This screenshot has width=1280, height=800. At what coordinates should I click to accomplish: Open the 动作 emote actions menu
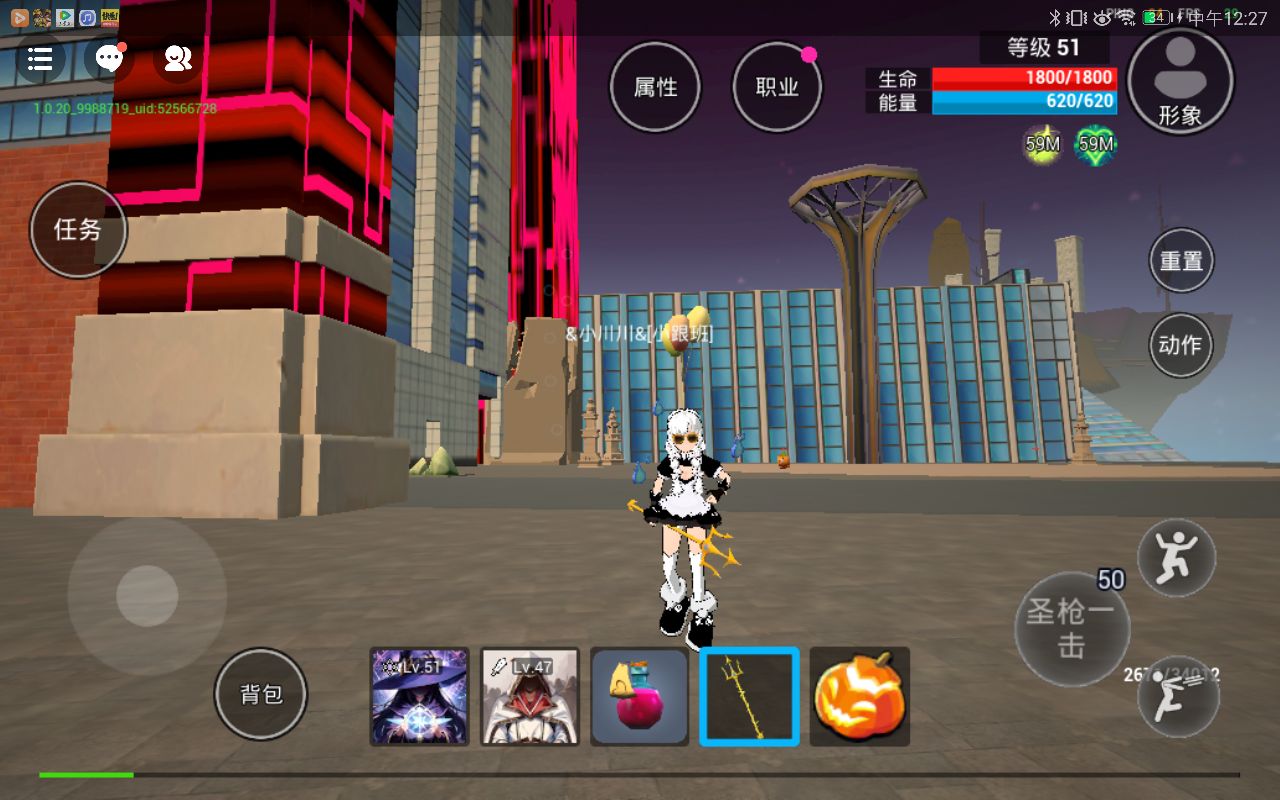(x=1181, y=345)
